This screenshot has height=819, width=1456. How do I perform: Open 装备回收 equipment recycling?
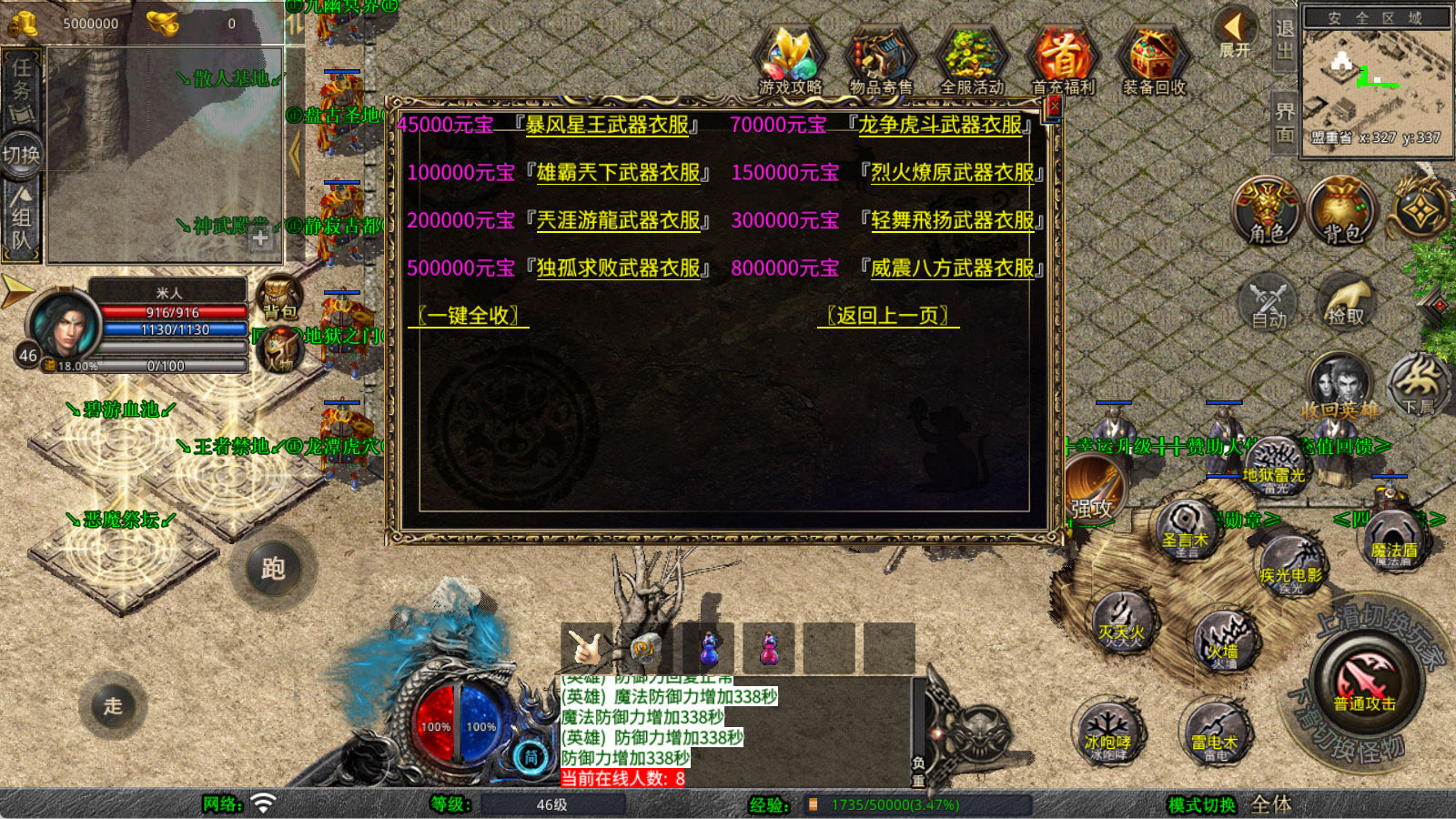1153,60
